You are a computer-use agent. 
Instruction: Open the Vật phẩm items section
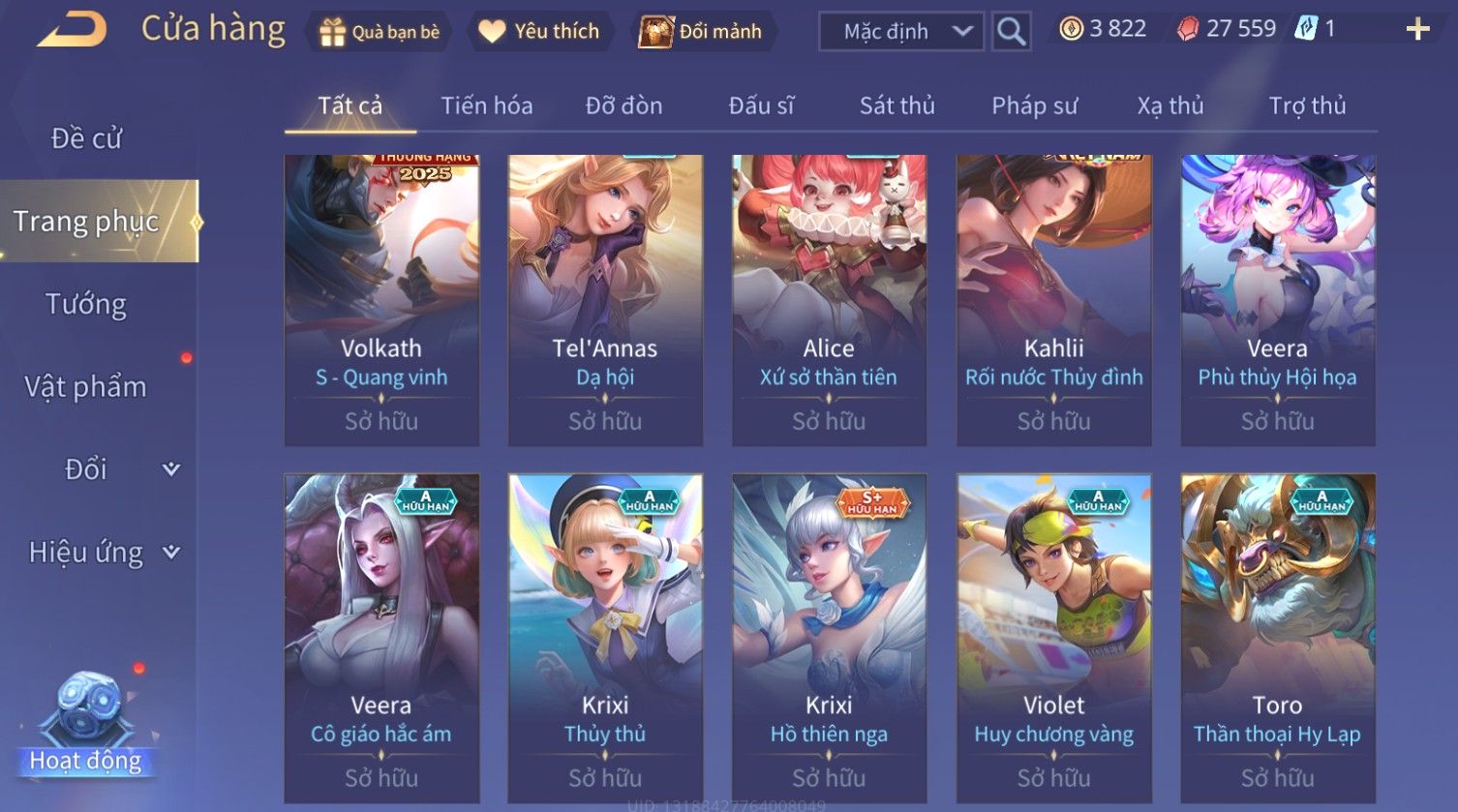(86, 386)
